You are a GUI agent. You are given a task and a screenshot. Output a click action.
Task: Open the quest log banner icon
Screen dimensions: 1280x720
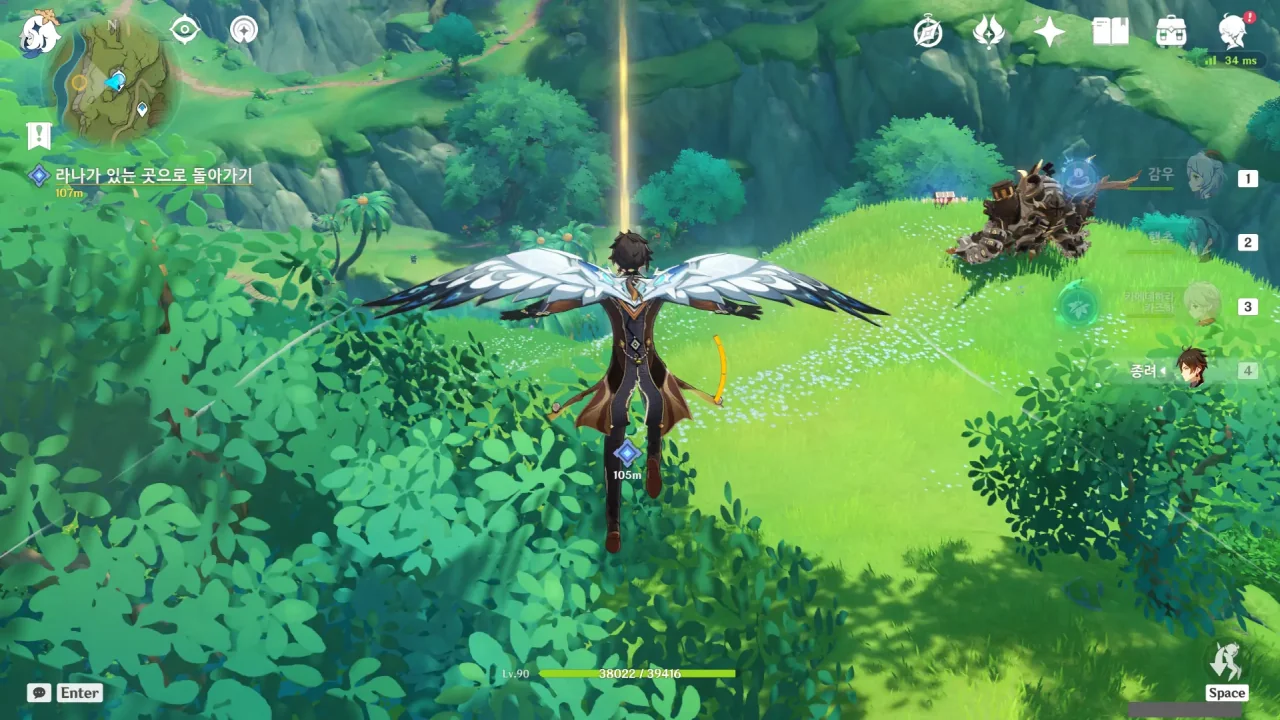[39, 136]
